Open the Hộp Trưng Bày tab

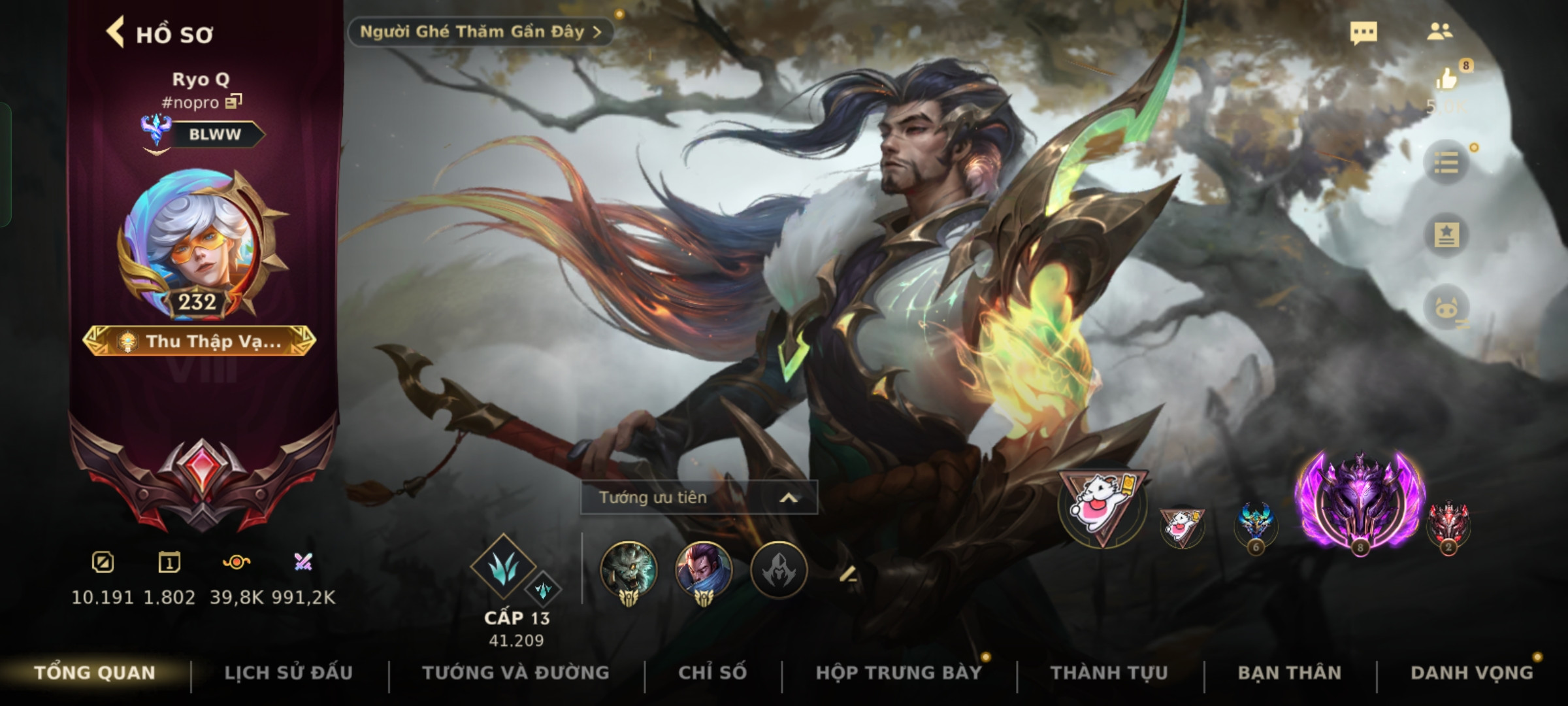pyautogui.click(x=898, y=673)
